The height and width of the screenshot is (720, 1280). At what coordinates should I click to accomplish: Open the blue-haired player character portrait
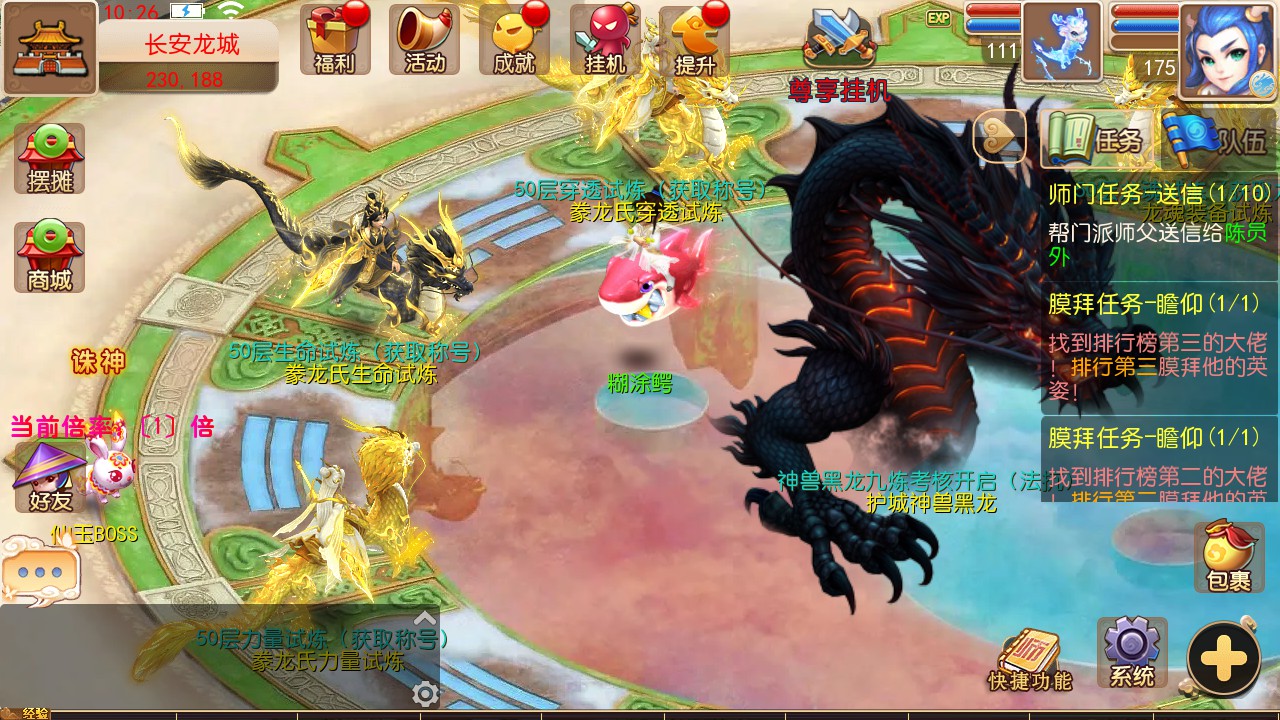tap(1227, 48)
